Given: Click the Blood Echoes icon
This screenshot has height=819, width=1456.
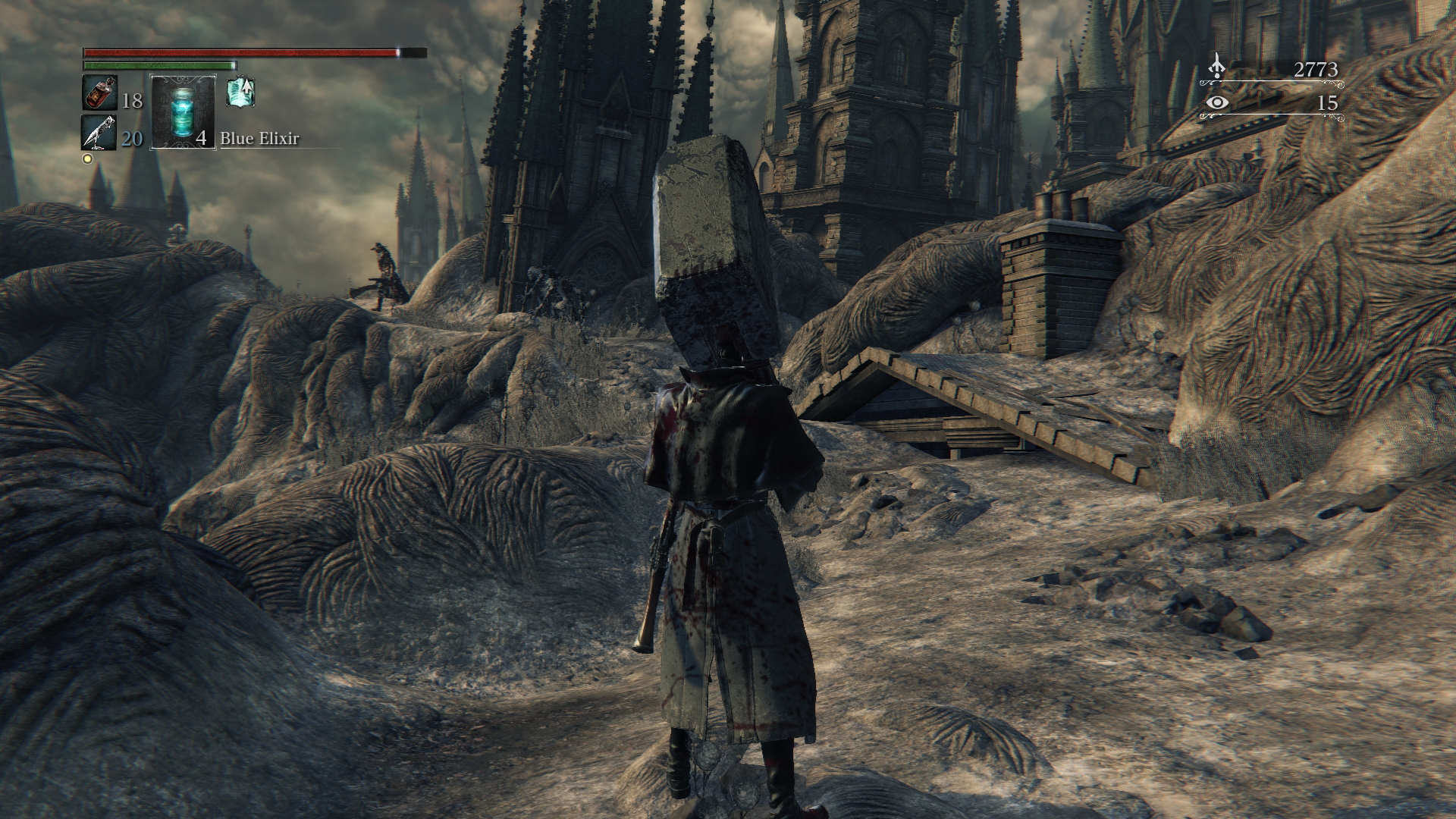Looking at the screenshot, I should 1216,67.
